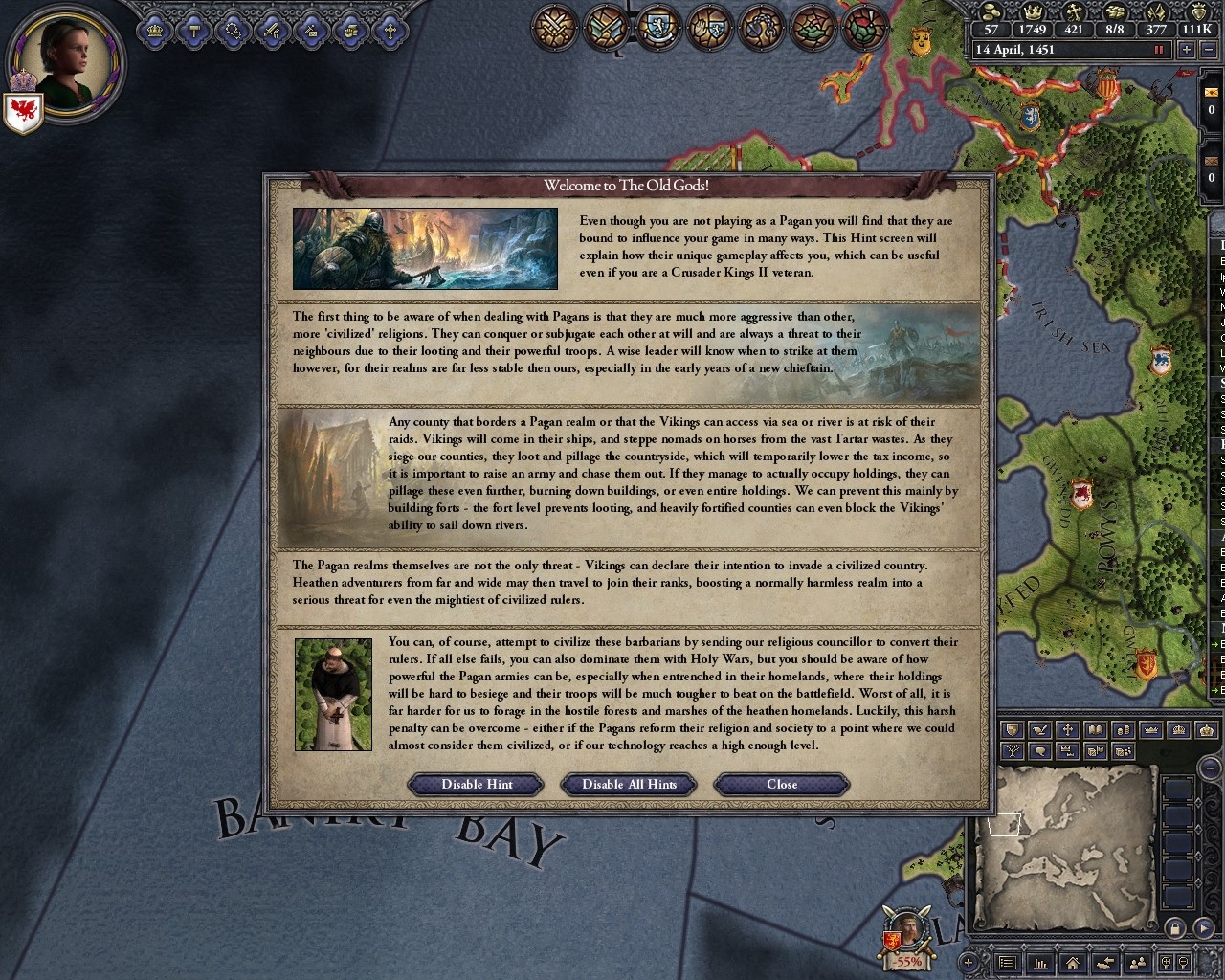The height and width of the screenshot is (980, 1225).
Task: Choose Disable All Hints
Action: [629, 784]
